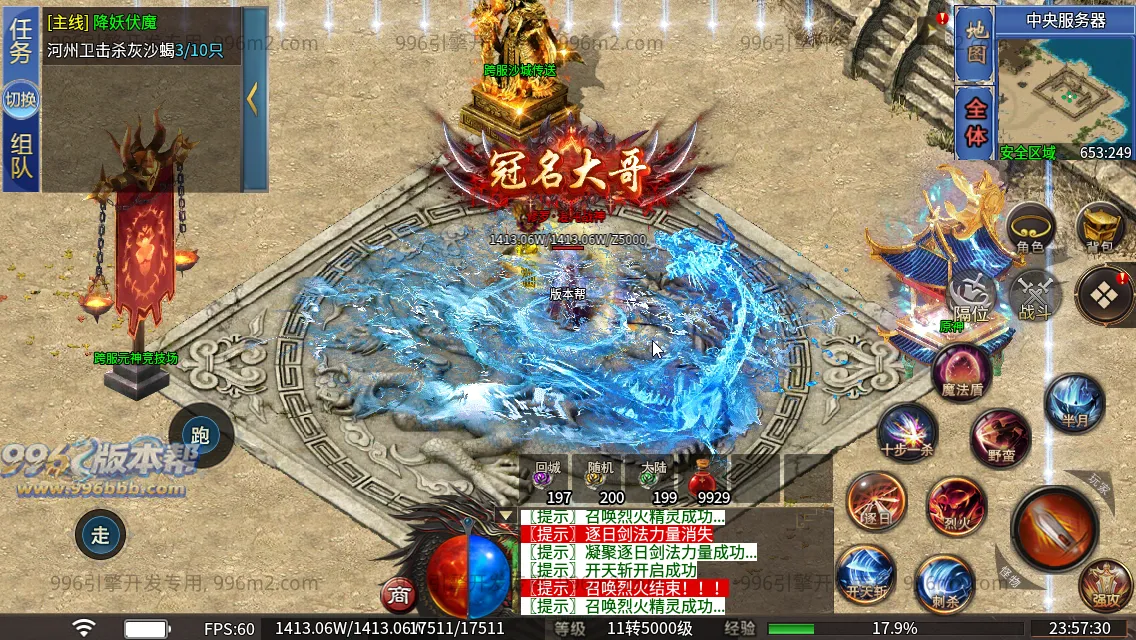Open the 任务 quest tab
The image size is (1136, 640).
tap(21, 41)
